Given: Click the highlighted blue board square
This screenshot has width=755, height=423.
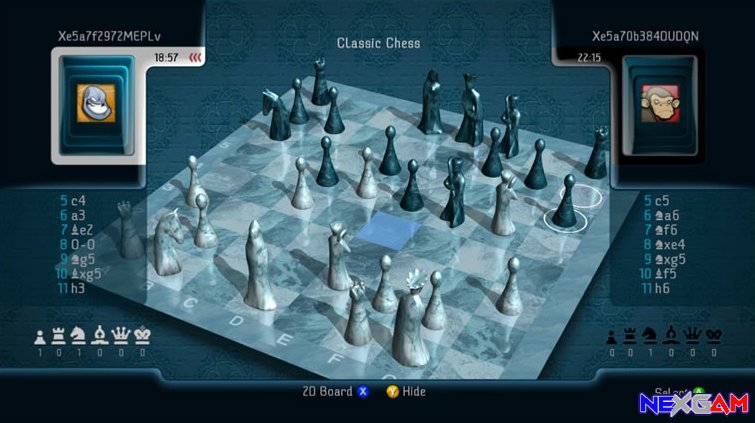Looking at the screenshot, I should (x=376, y=229).
